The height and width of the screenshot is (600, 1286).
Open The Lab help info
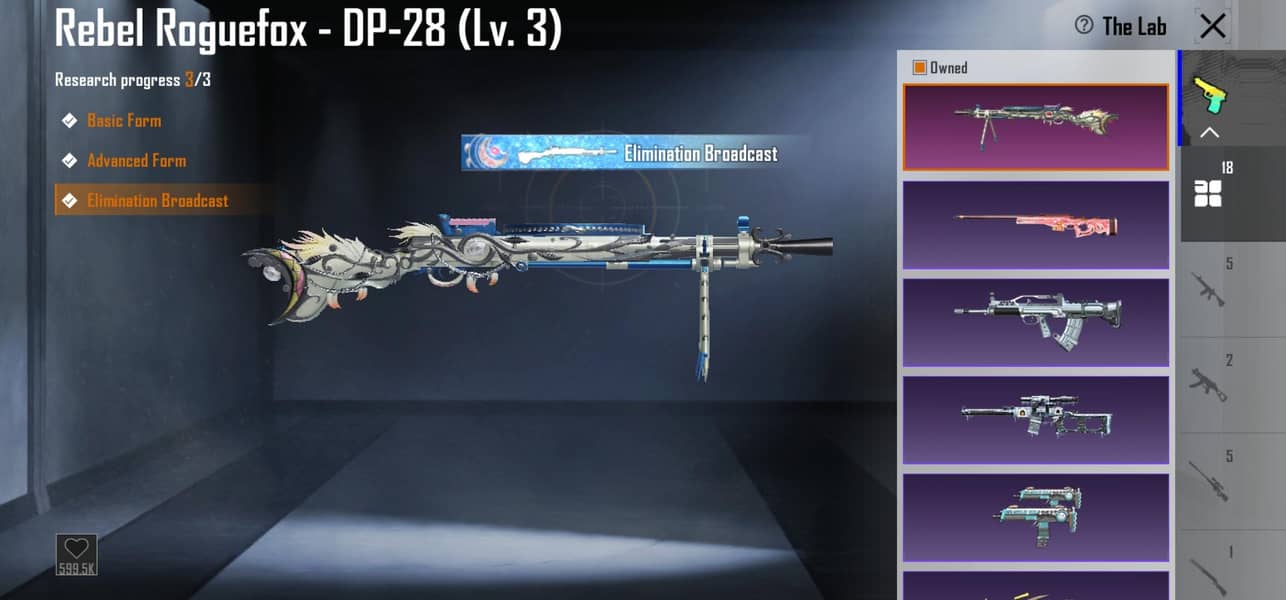pos(1084,26)
